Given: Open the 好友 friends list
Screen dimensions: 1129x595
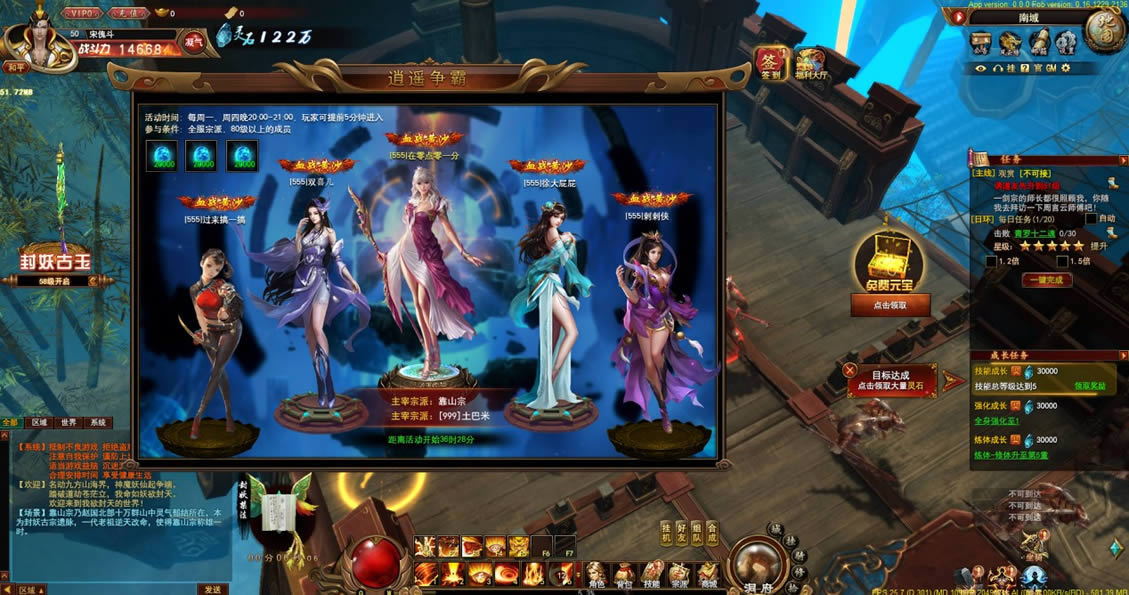Looking at the screenshot, I should tap(682, 533).
